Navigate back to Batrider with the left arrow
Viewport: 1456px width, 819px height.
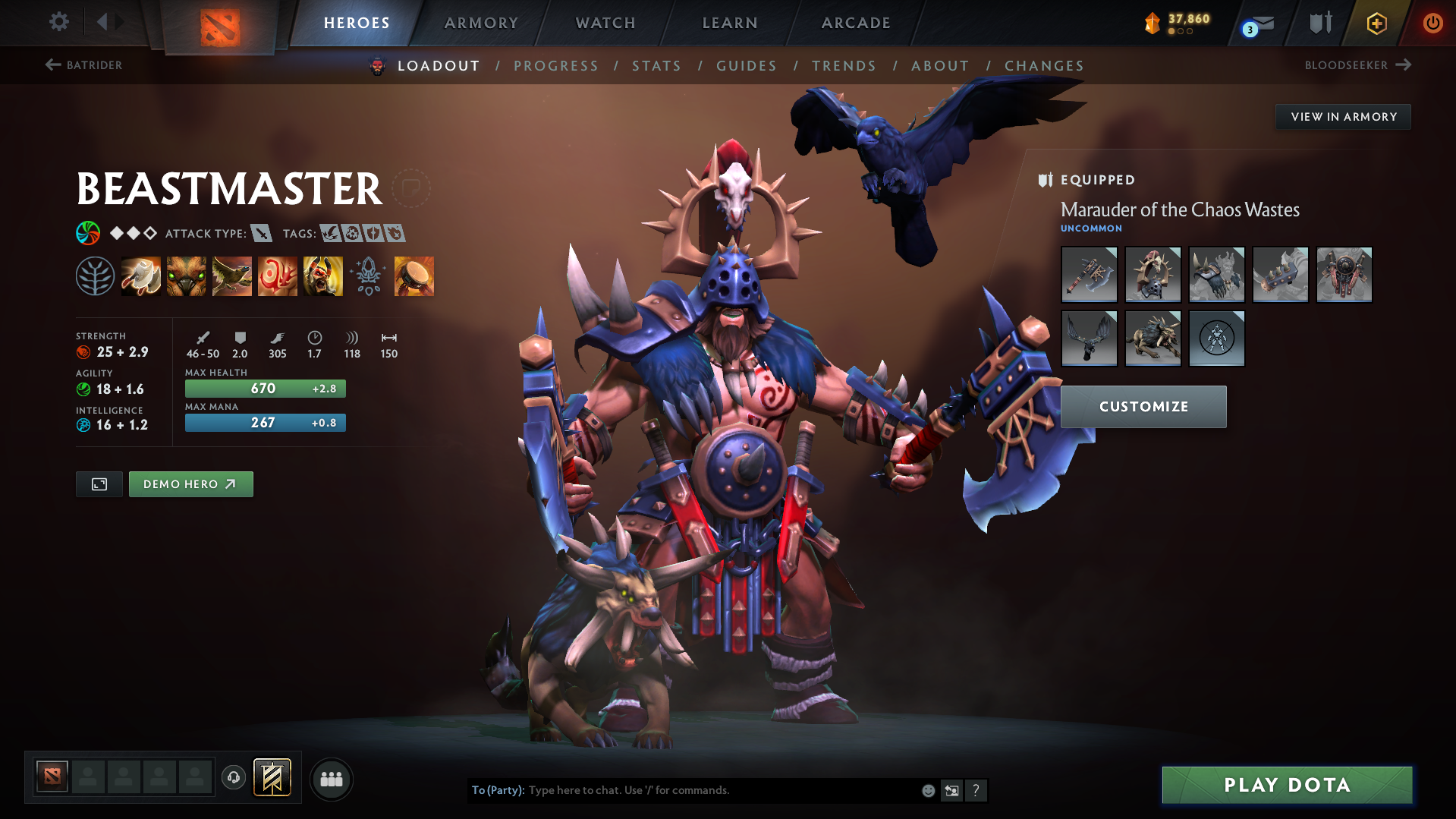pyautogui.click(x=53, y=65)
